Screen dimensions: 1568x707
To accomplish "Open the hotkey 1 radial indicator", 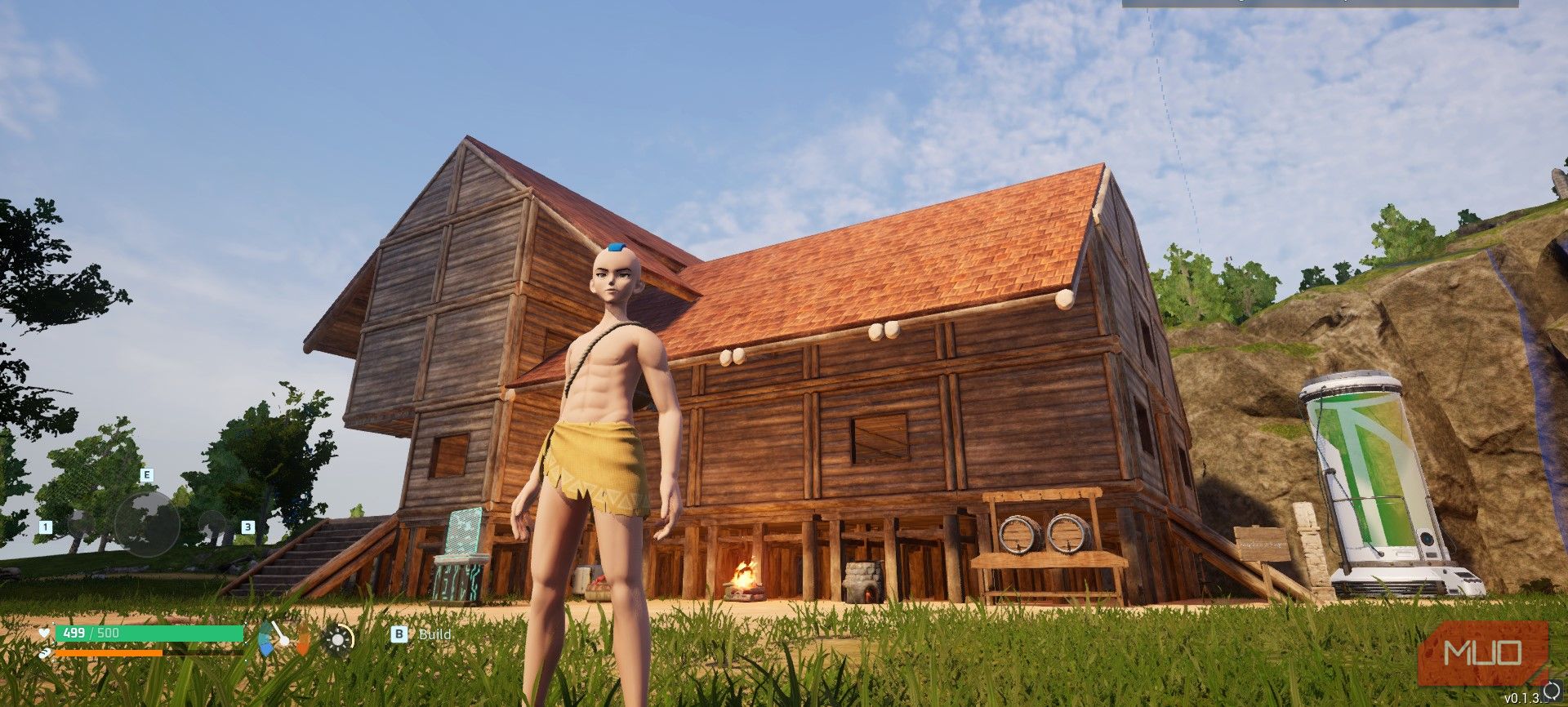I will click(46, 527).
